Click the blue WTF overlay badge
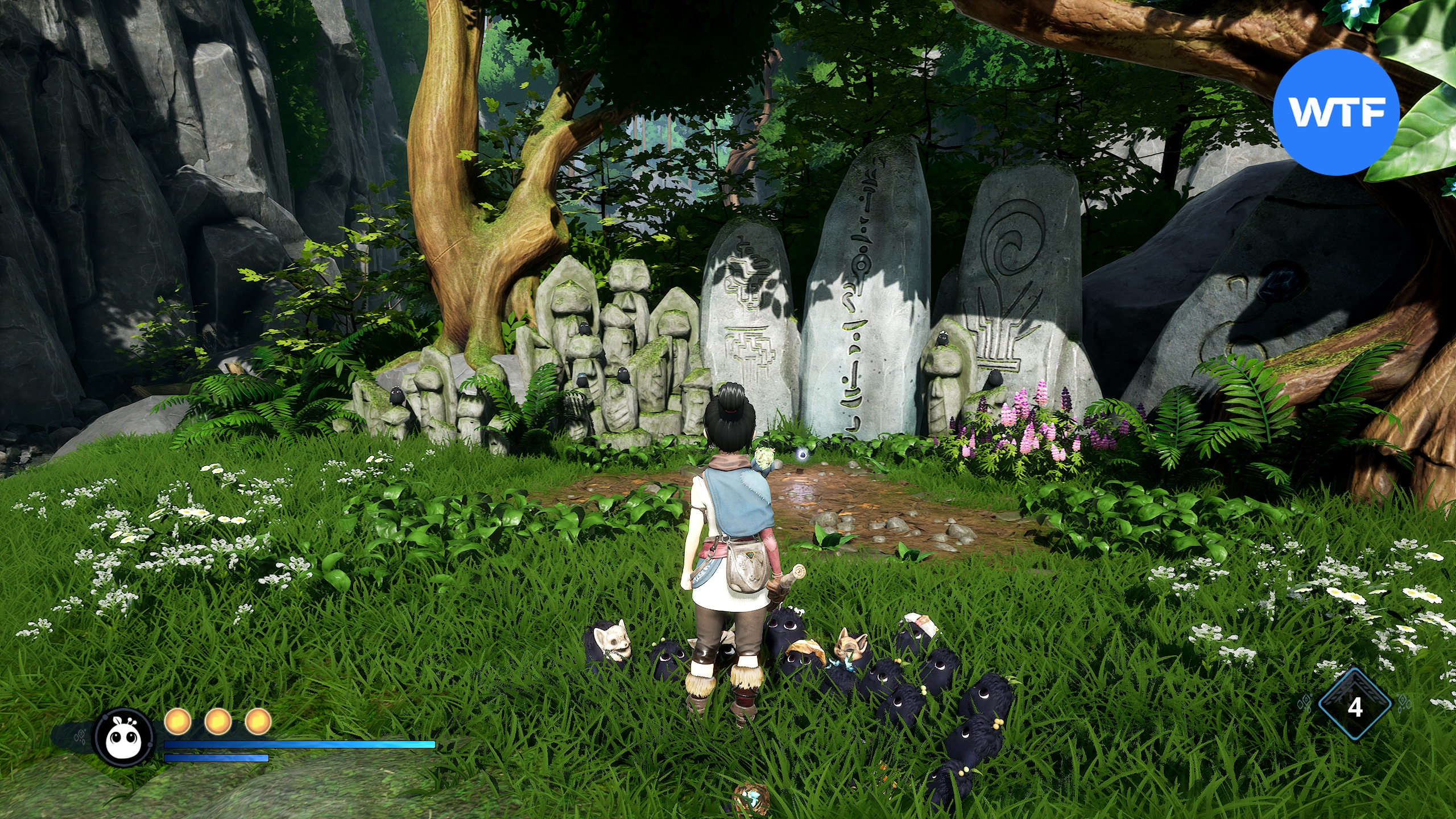This screenshot has height=819, width=1456. pyautogui.click(x=1335, y=112)
